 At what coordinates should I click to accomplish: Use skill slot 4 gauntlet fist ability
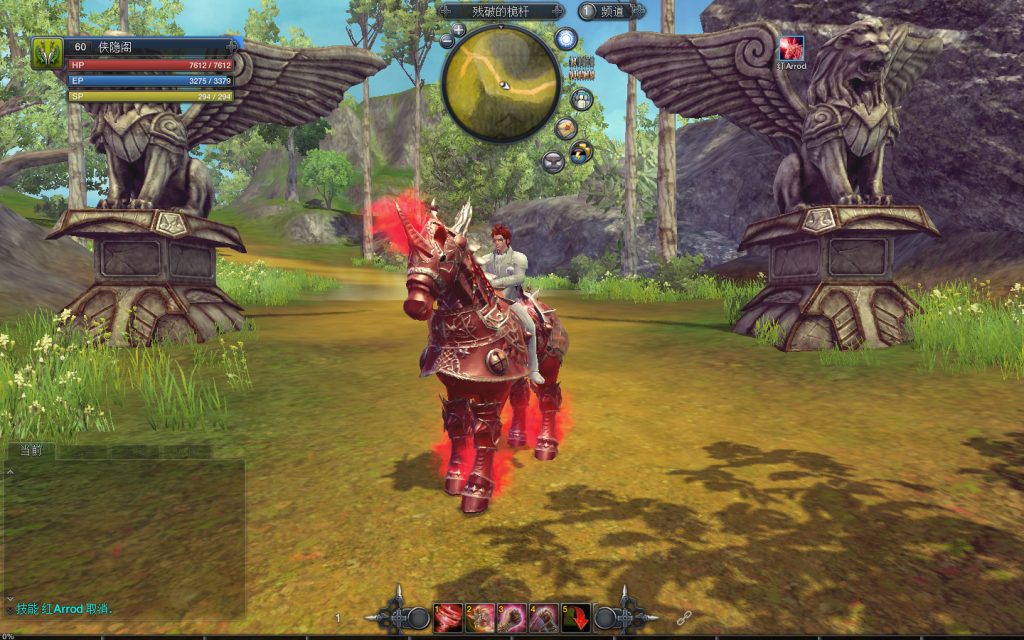543,618
